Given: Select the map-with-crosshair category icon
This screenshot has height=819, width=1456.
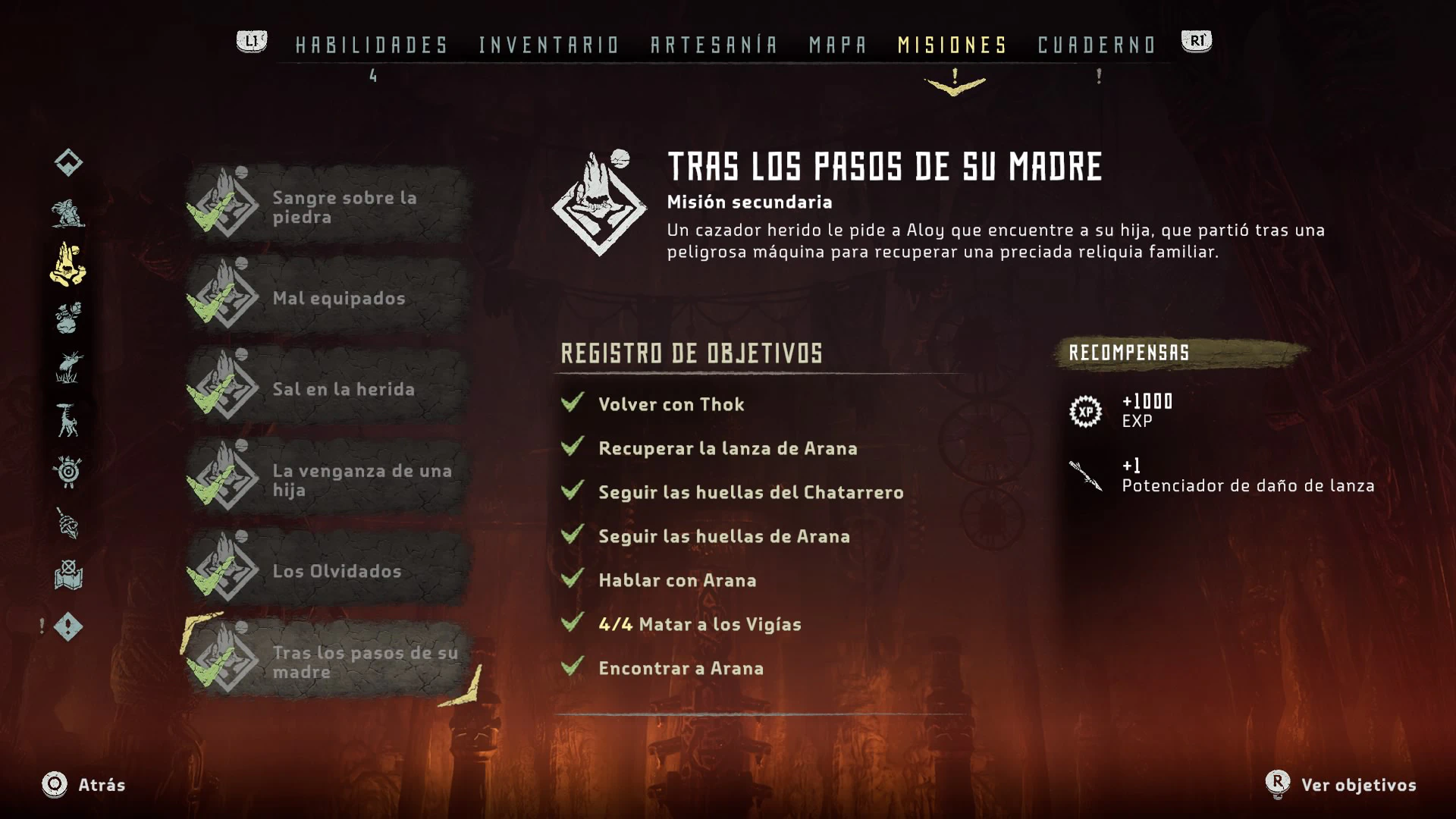Looking at the screenshot, I should coord(68,575).
